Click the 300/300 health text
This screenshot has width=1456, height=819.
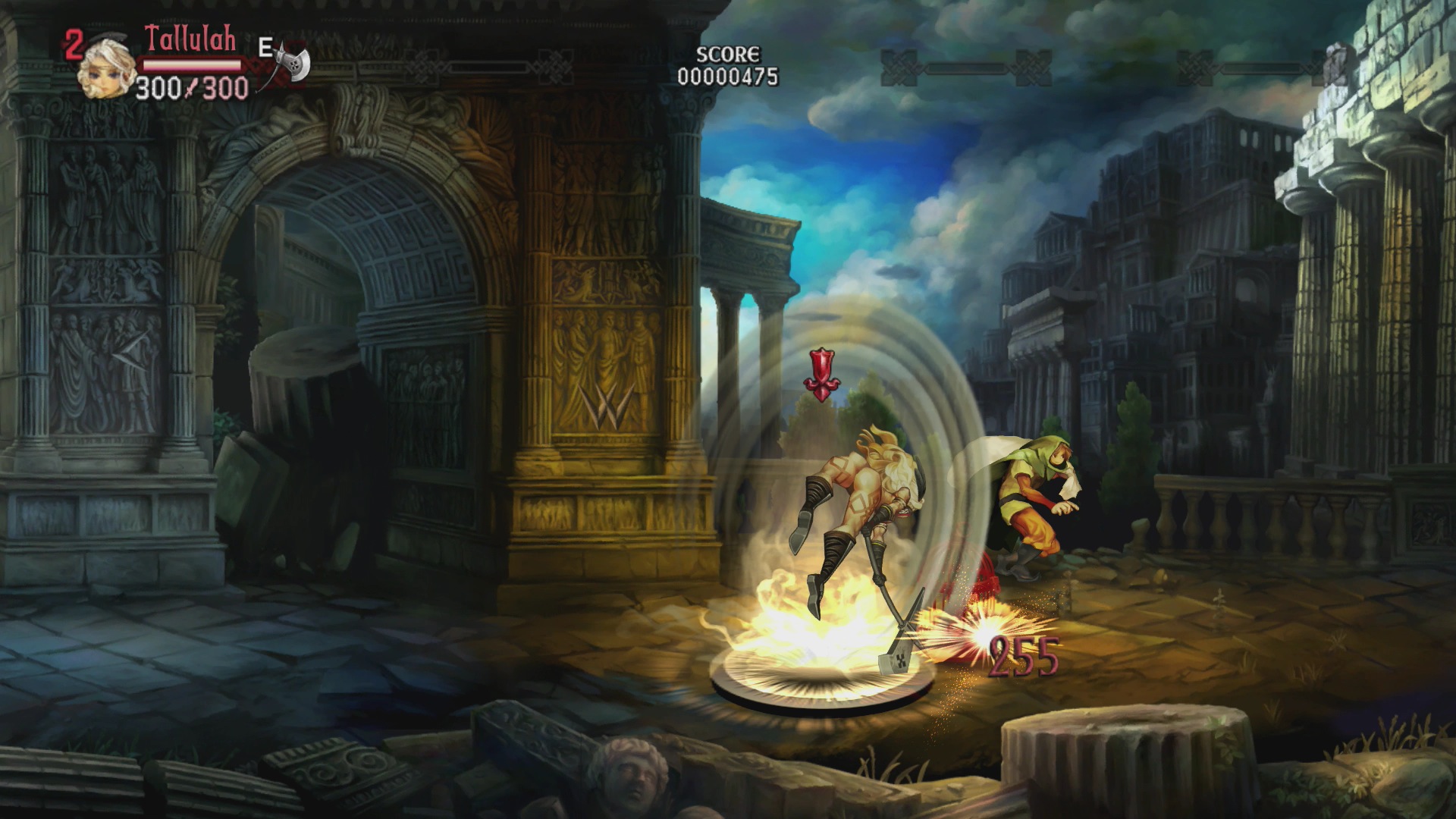click(x=190, y=87)
